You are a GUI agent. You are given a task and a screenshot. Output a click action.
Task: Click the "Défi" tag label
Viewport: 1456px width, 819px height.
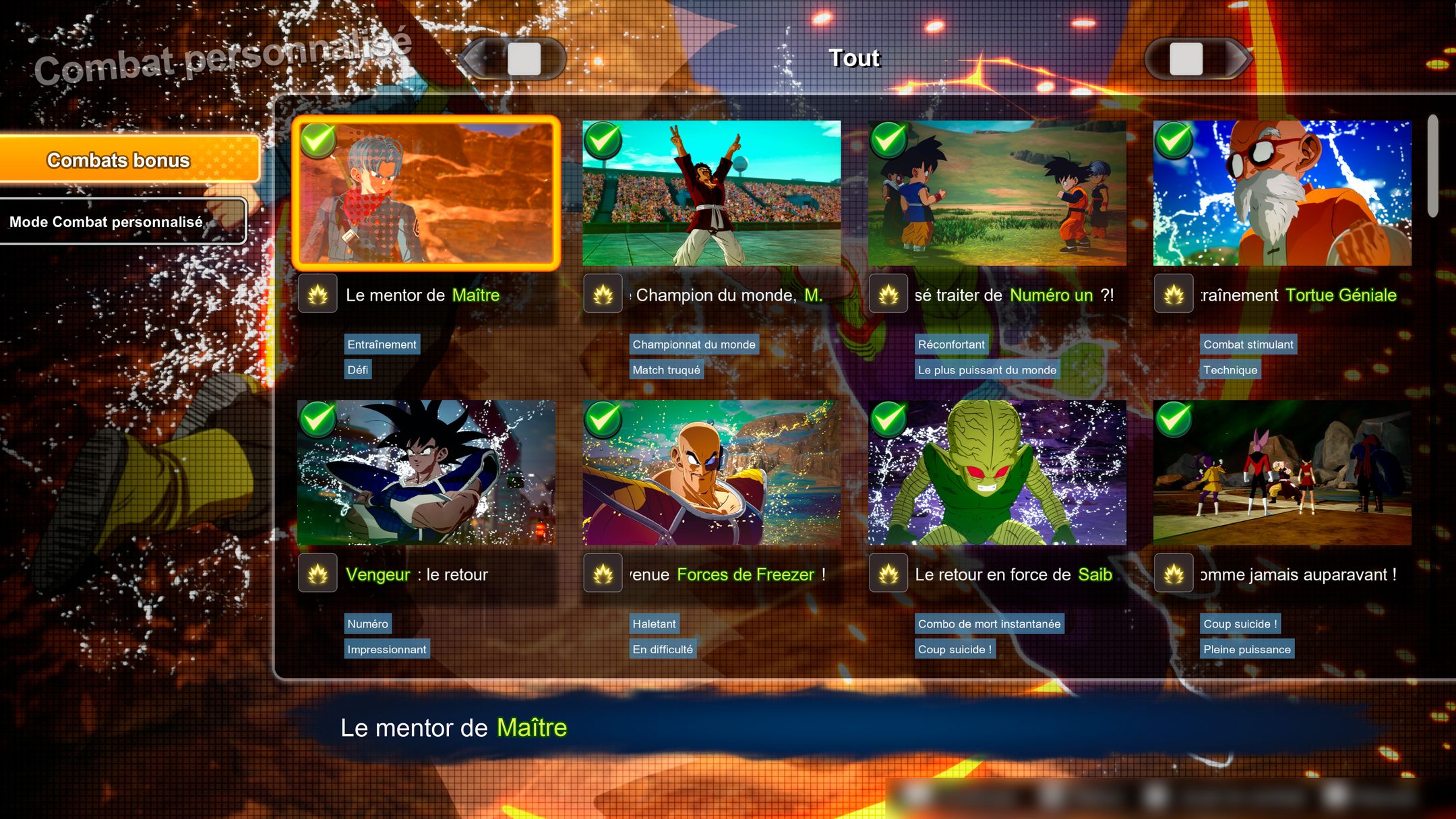358,369
